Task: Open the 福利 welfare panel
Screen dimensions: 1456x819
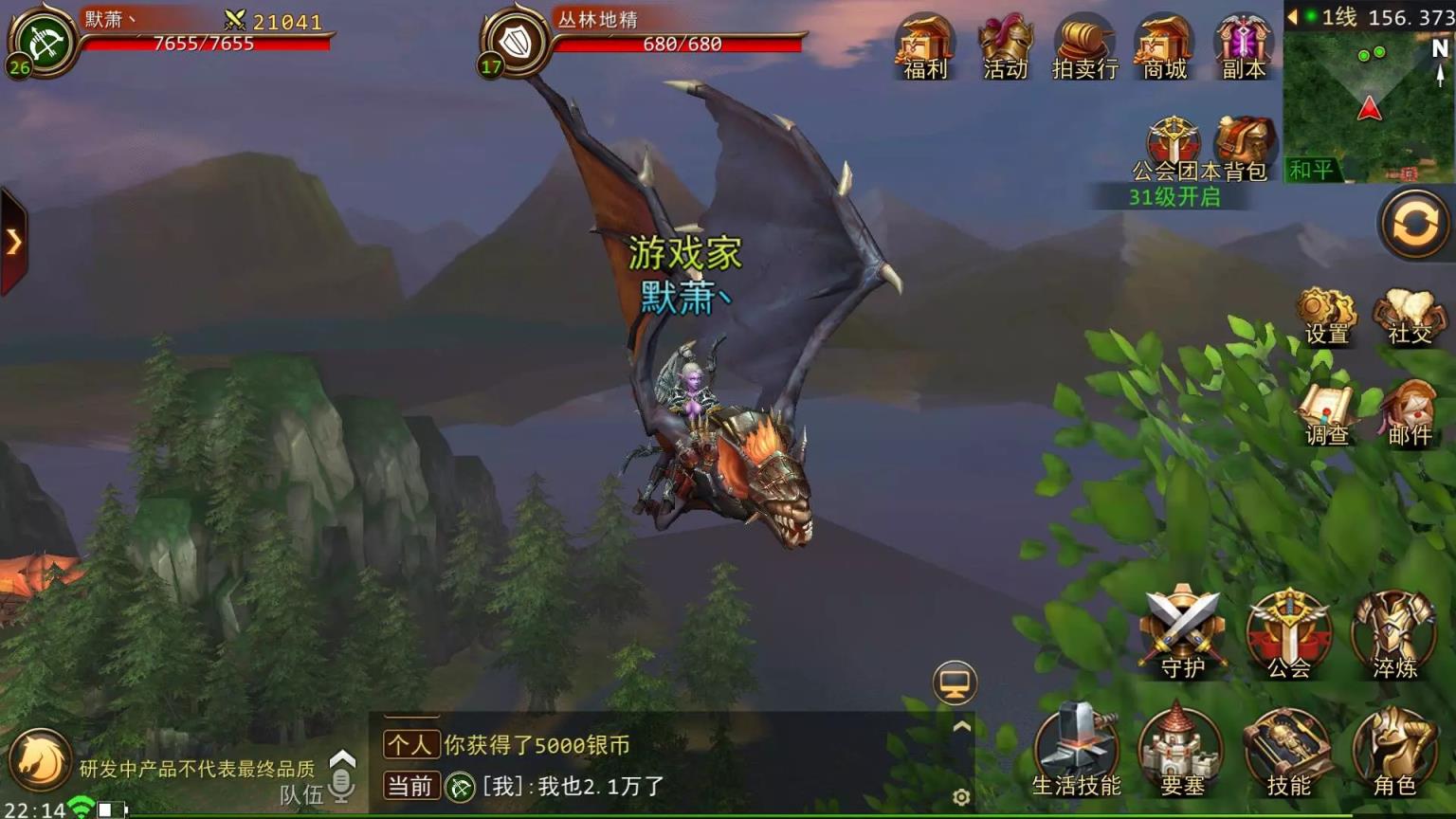Action: (924, 45)
